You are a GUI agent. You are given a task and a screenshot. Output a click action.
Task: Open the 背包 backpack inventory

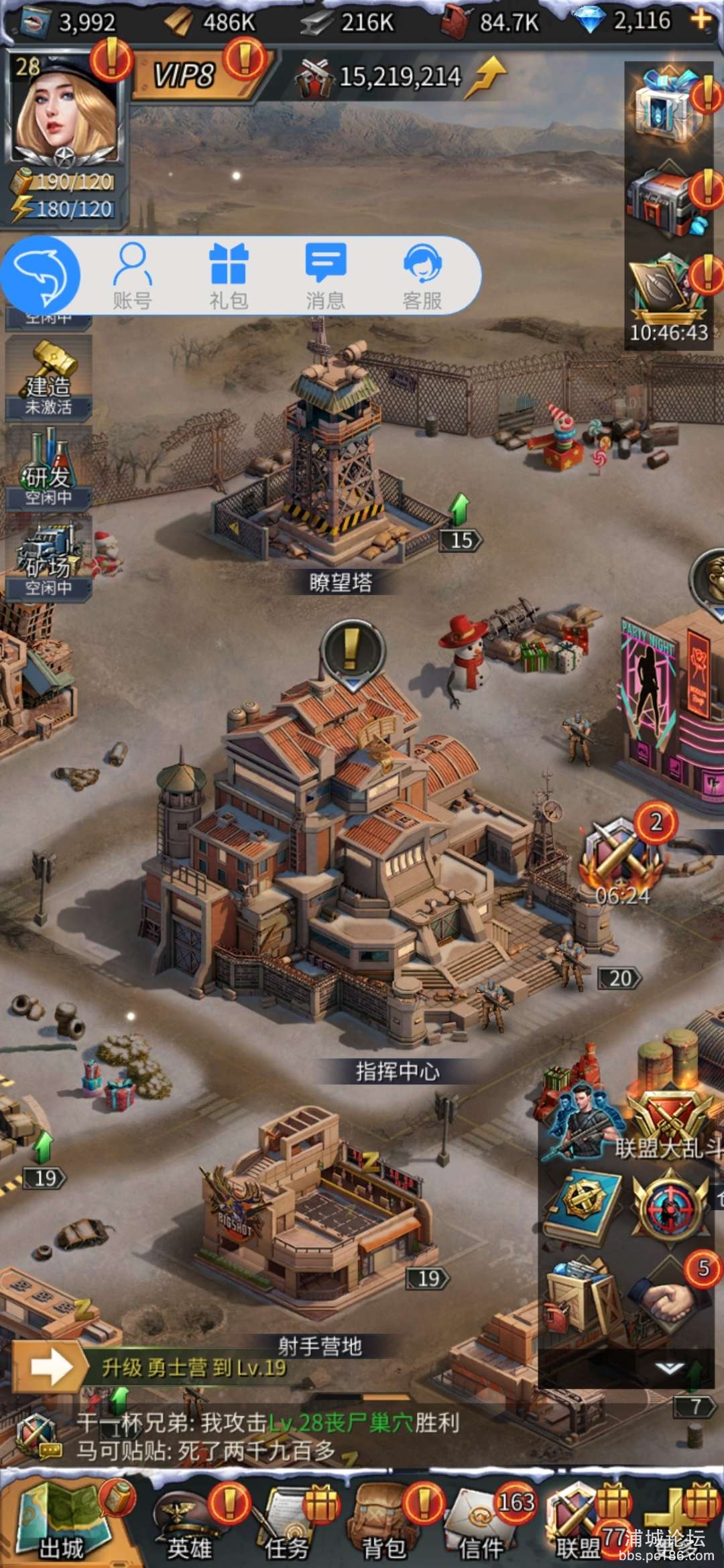point(384,1522)
